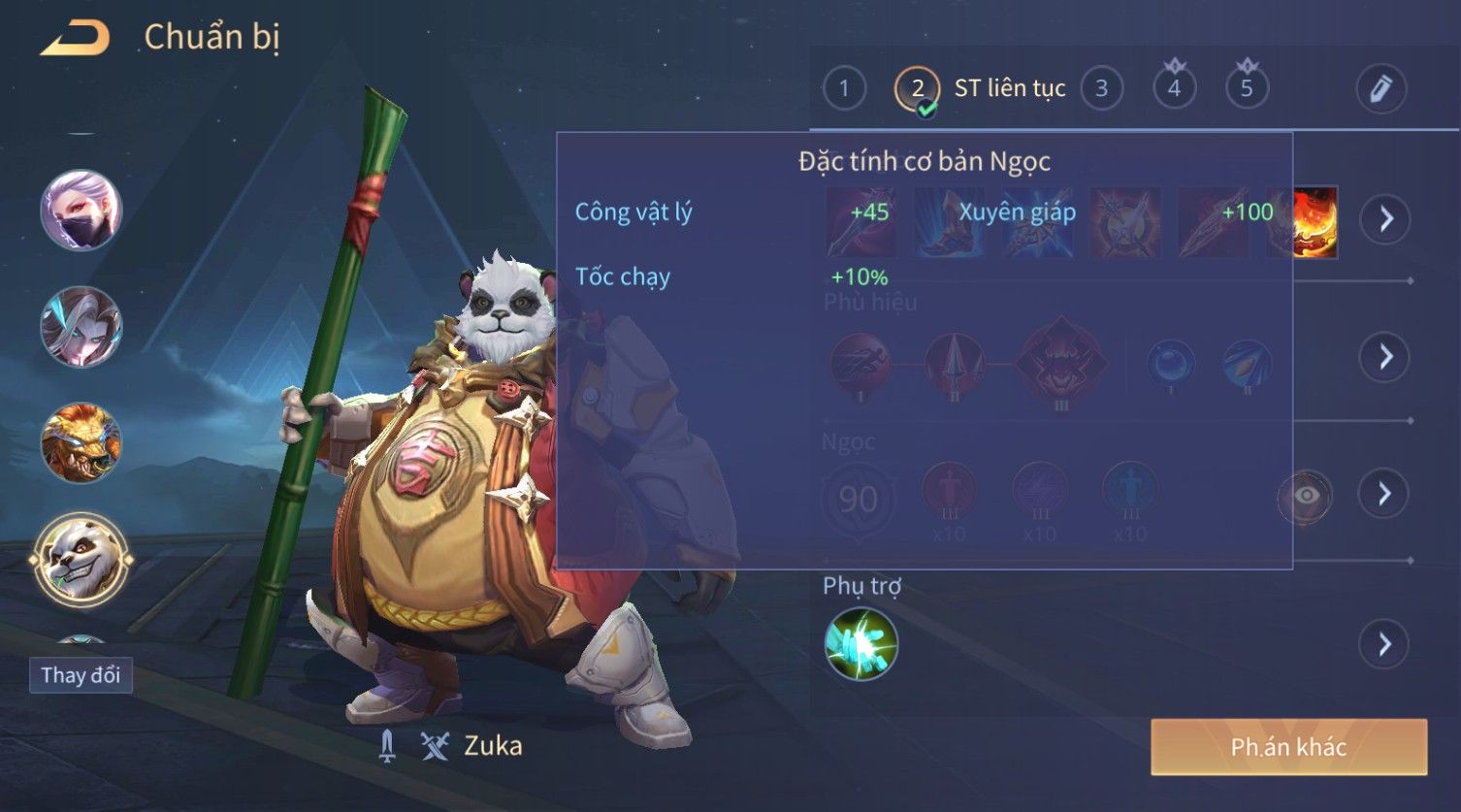1461x812 pixels.
Task: Expand the Phụ trợ support skill arrow
Action: 1384,644
